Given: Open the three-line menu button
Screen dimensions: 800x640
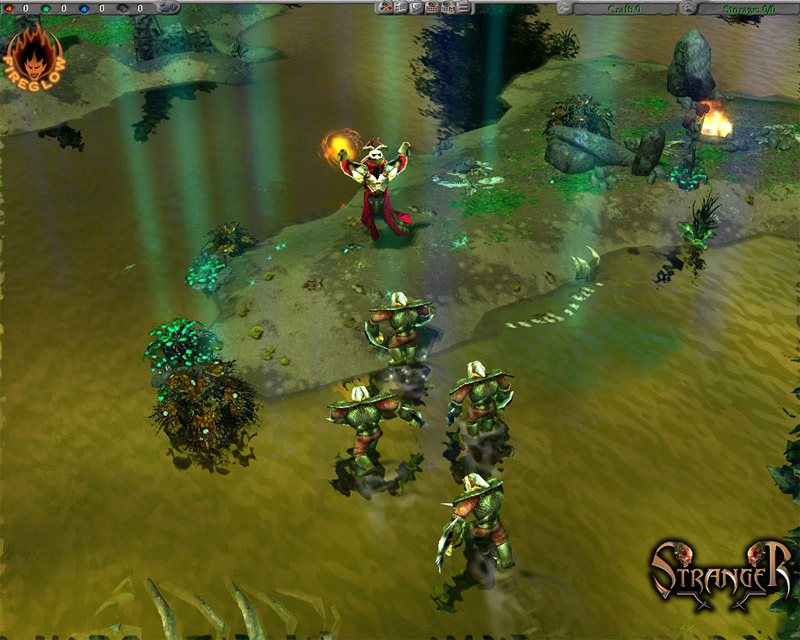Looking at the screenshot, I should coord(463,8).
